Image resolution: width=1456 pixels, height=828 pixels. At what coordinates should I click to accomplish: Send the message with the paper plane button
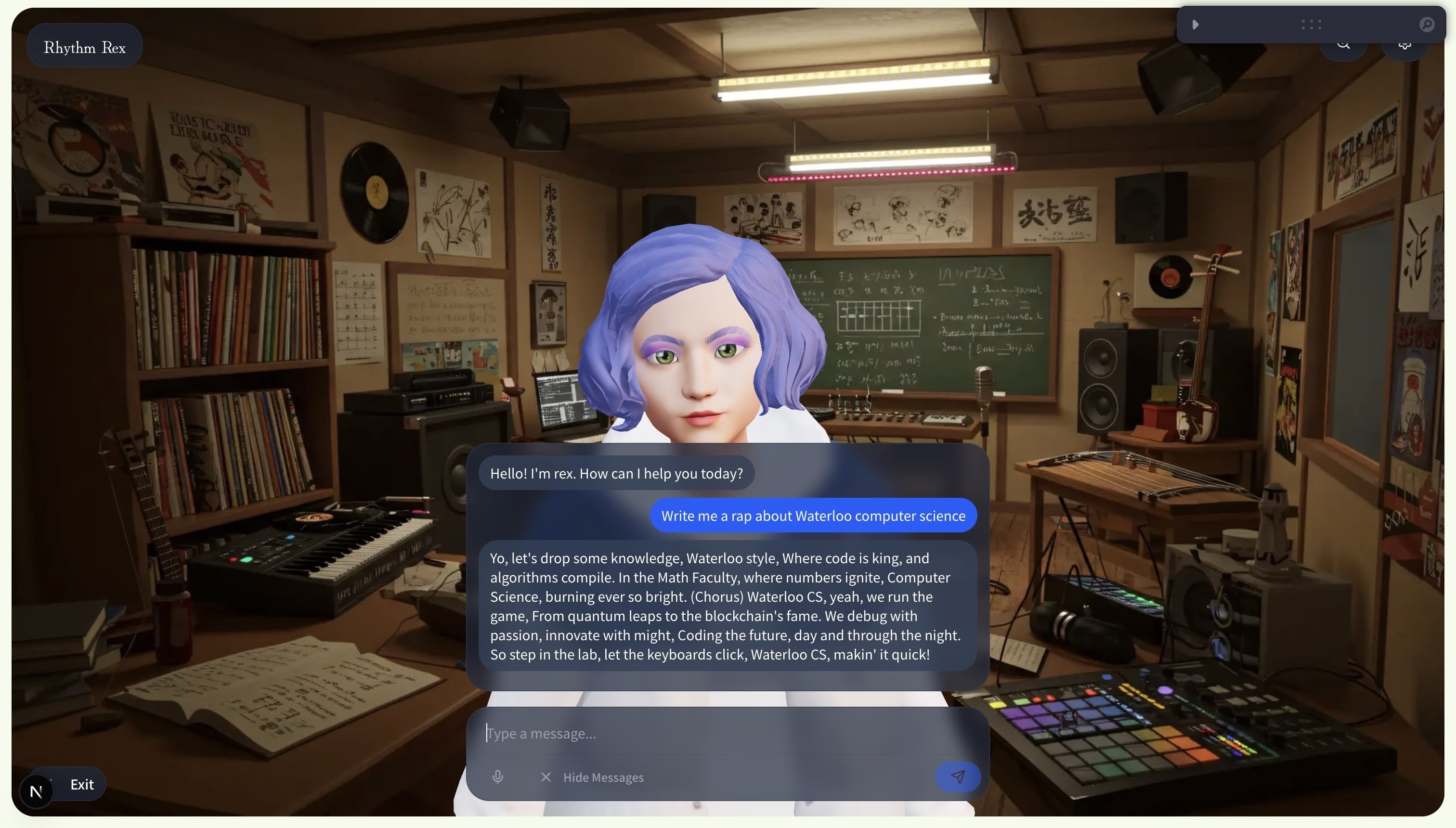[x=958, y=776]
